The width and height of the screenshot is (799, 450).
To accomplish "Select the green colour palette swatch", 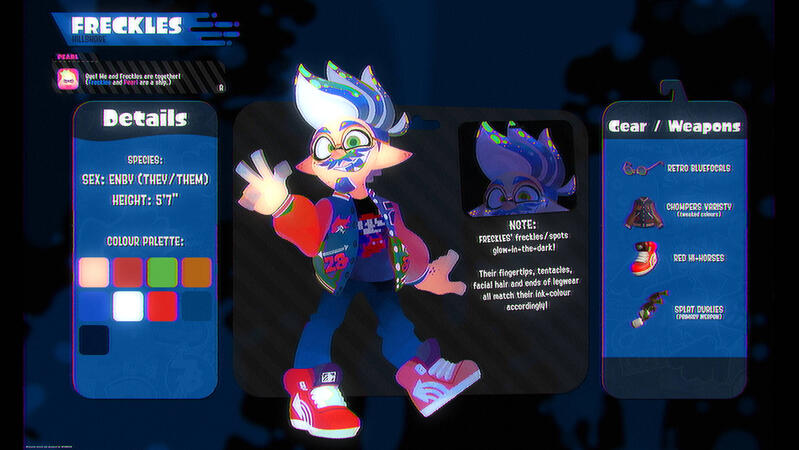I will 162,272.
